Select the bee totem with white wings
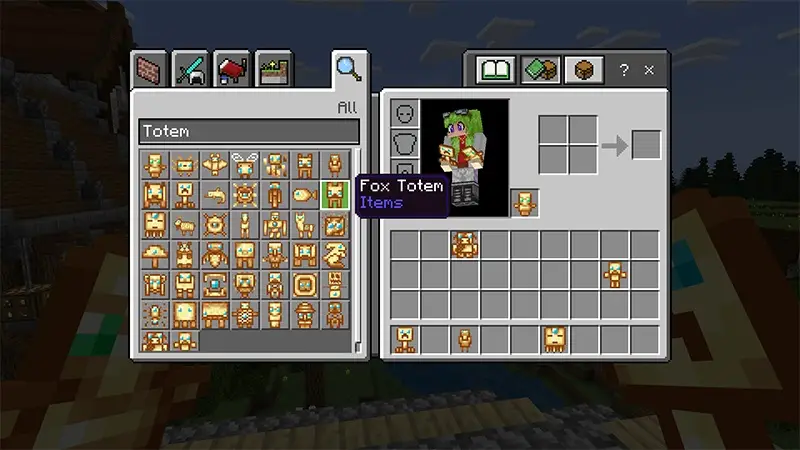 245,163
